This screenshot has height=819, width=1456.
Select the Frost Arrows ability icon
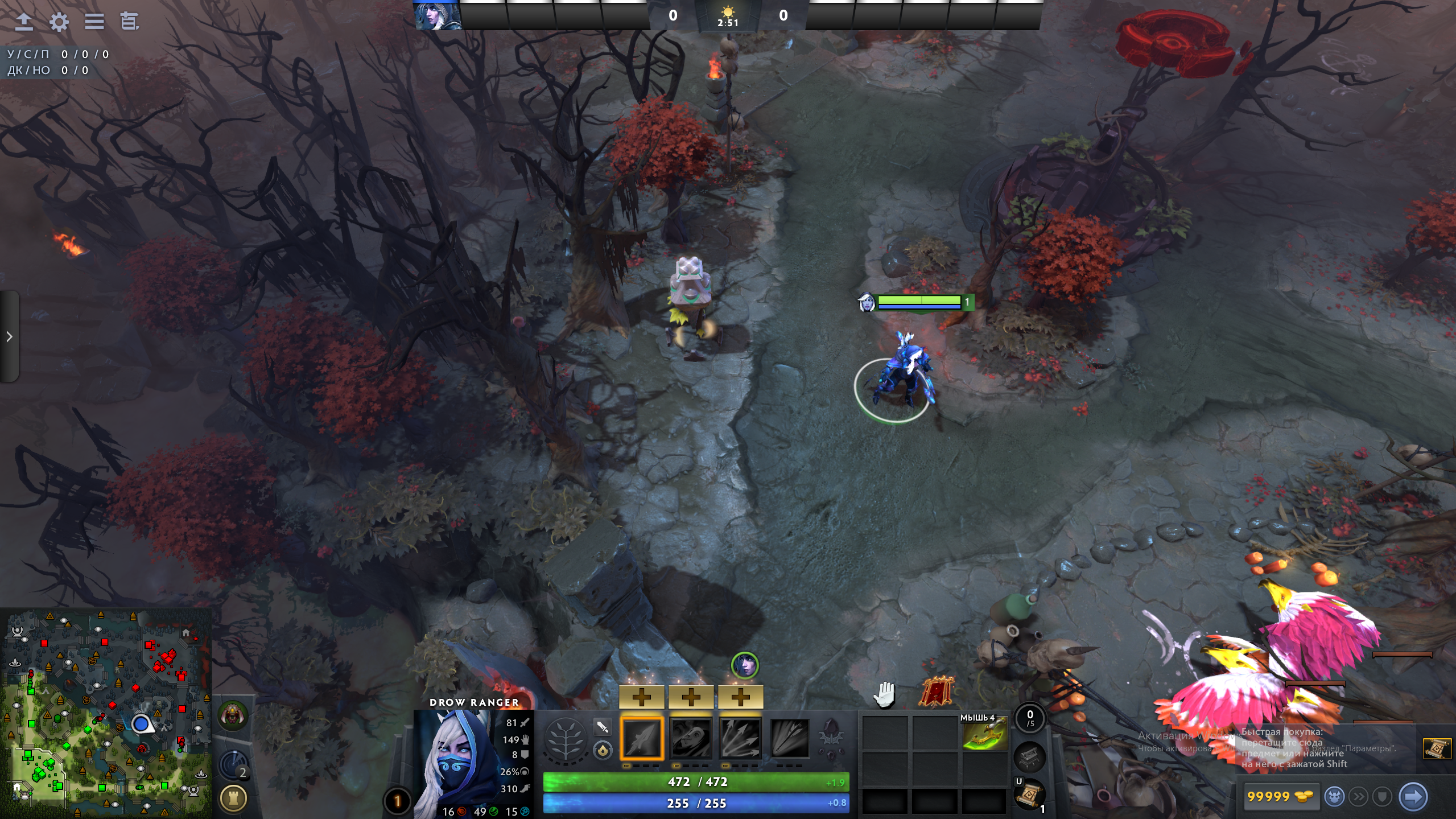[641, 738]
